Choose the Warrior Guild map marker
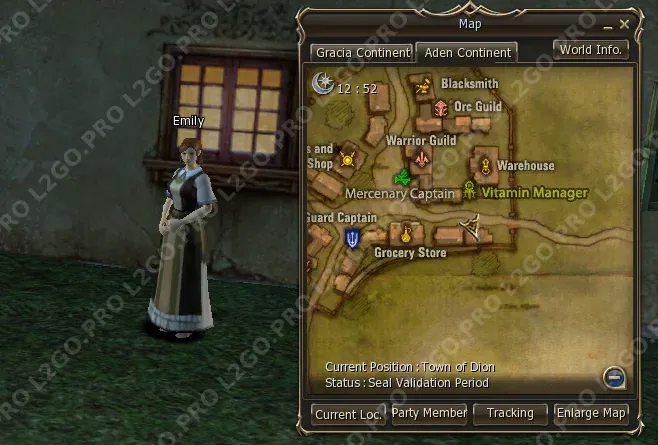The image size is (658, 445). (423, 160)
